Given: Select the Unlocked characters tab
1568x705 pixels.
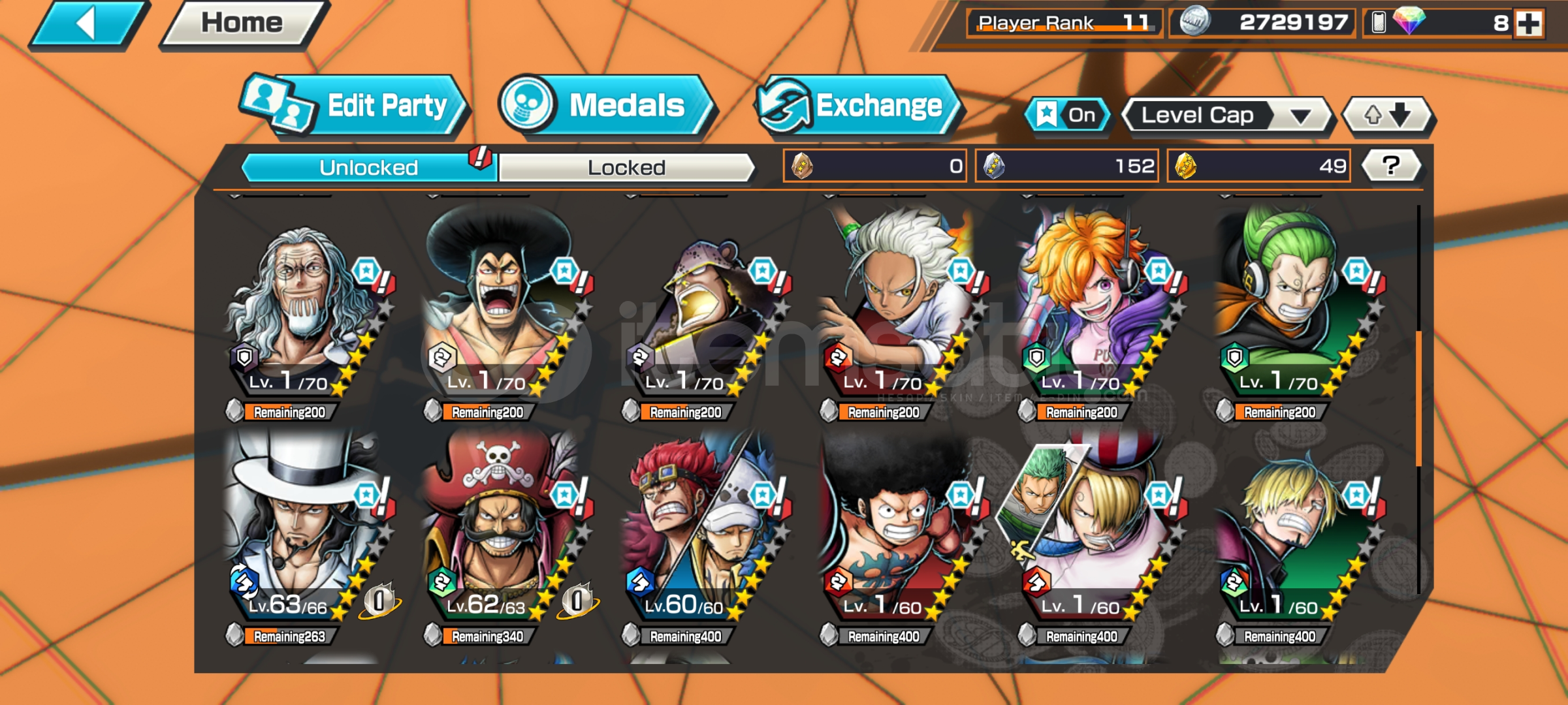Looking at the screenshot, I should click(x=369, y=168).
